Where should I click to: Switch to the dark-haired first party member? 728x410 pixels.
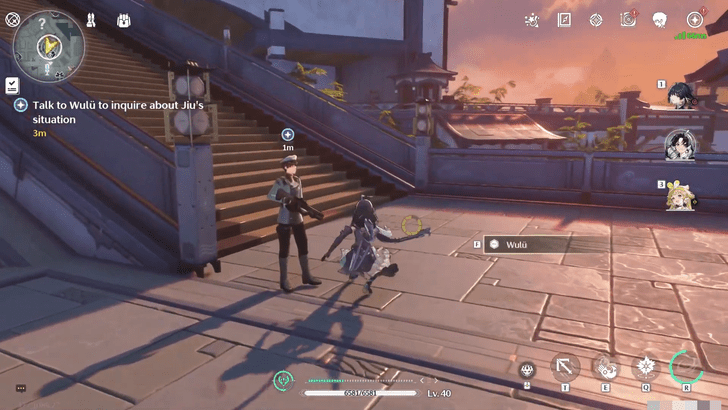tap(683, 95)
